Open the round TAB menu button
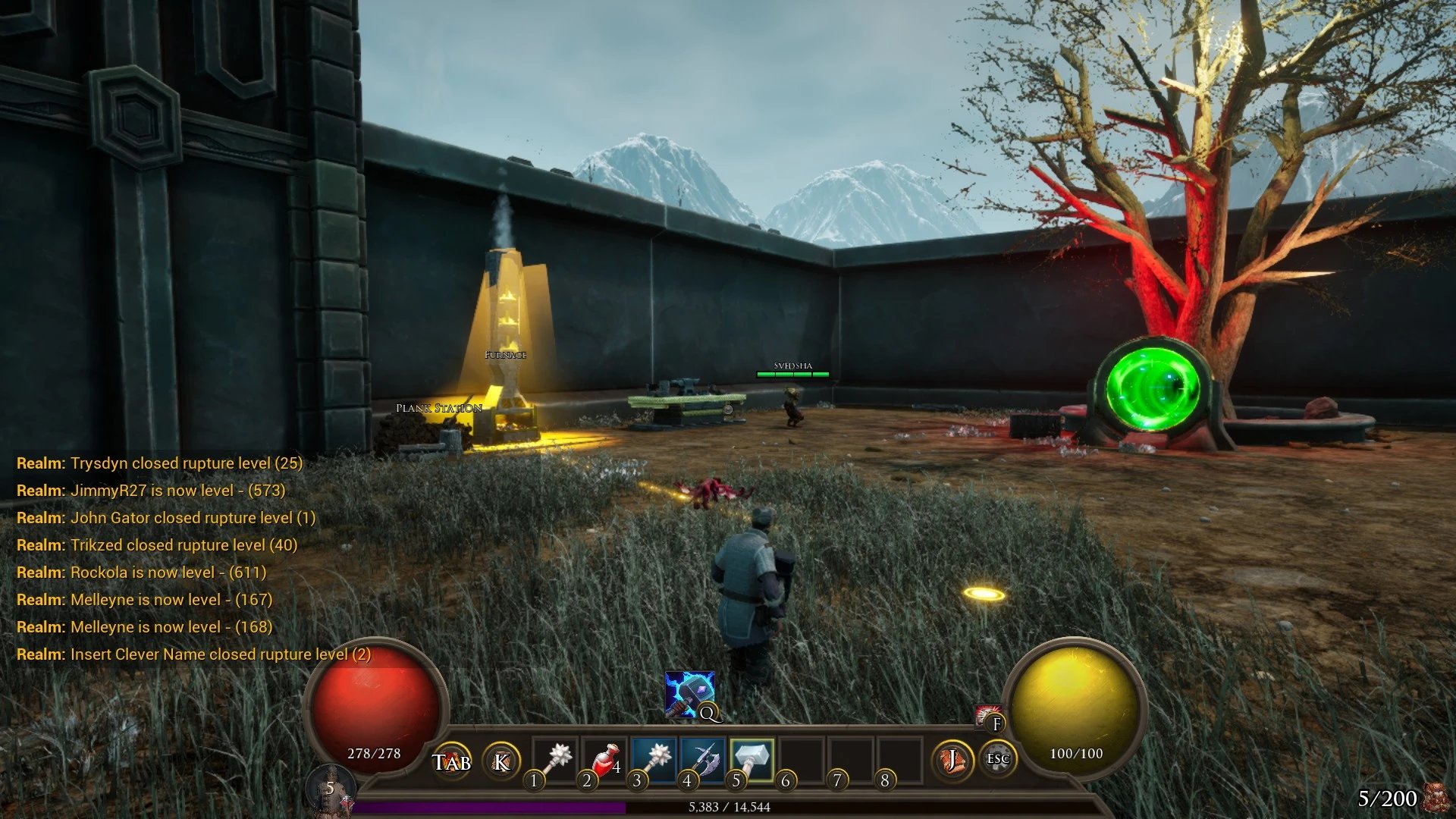This screenshot has height=819, width=1456. 452,761
